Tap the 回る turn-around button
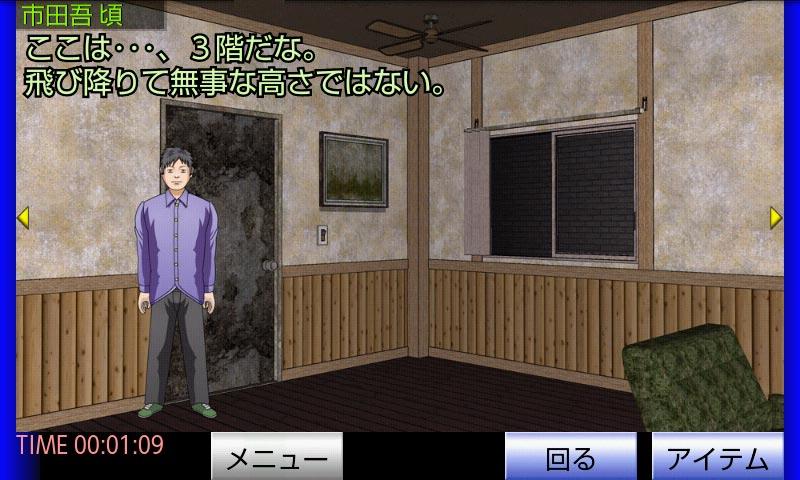 [570, 457]
